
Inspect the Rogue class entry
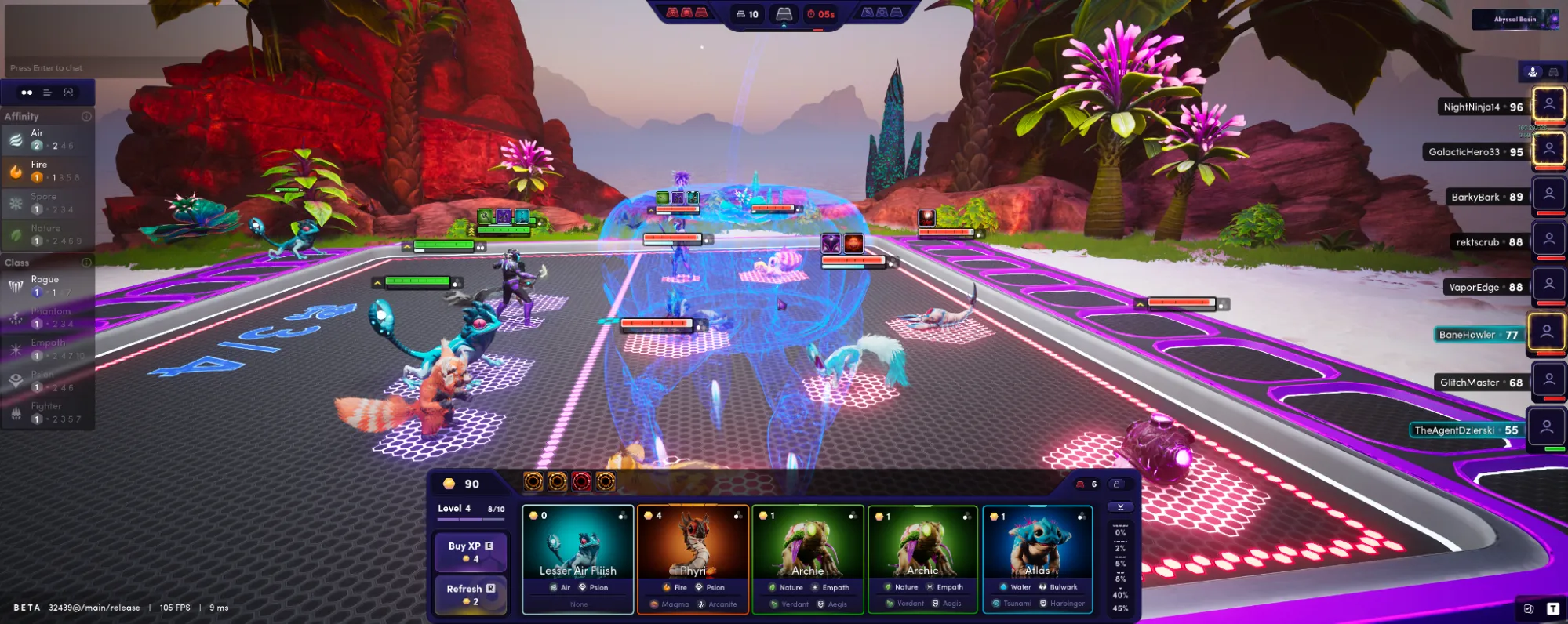pos(47,285)
